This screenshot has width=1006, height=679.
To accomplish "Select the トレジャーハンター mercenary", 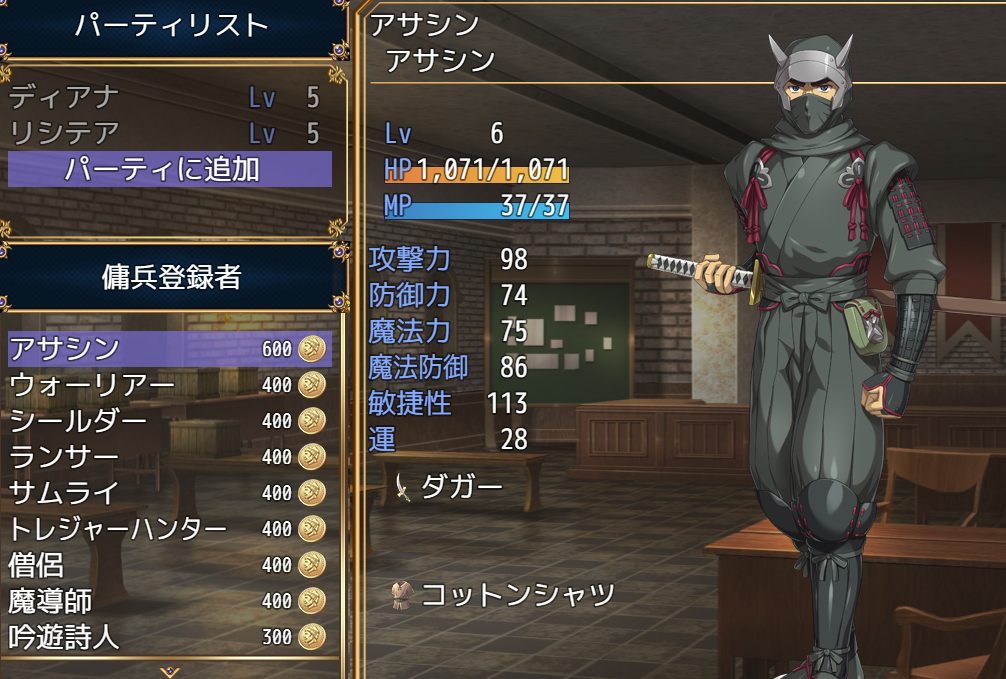I will (x=169, y=529).
